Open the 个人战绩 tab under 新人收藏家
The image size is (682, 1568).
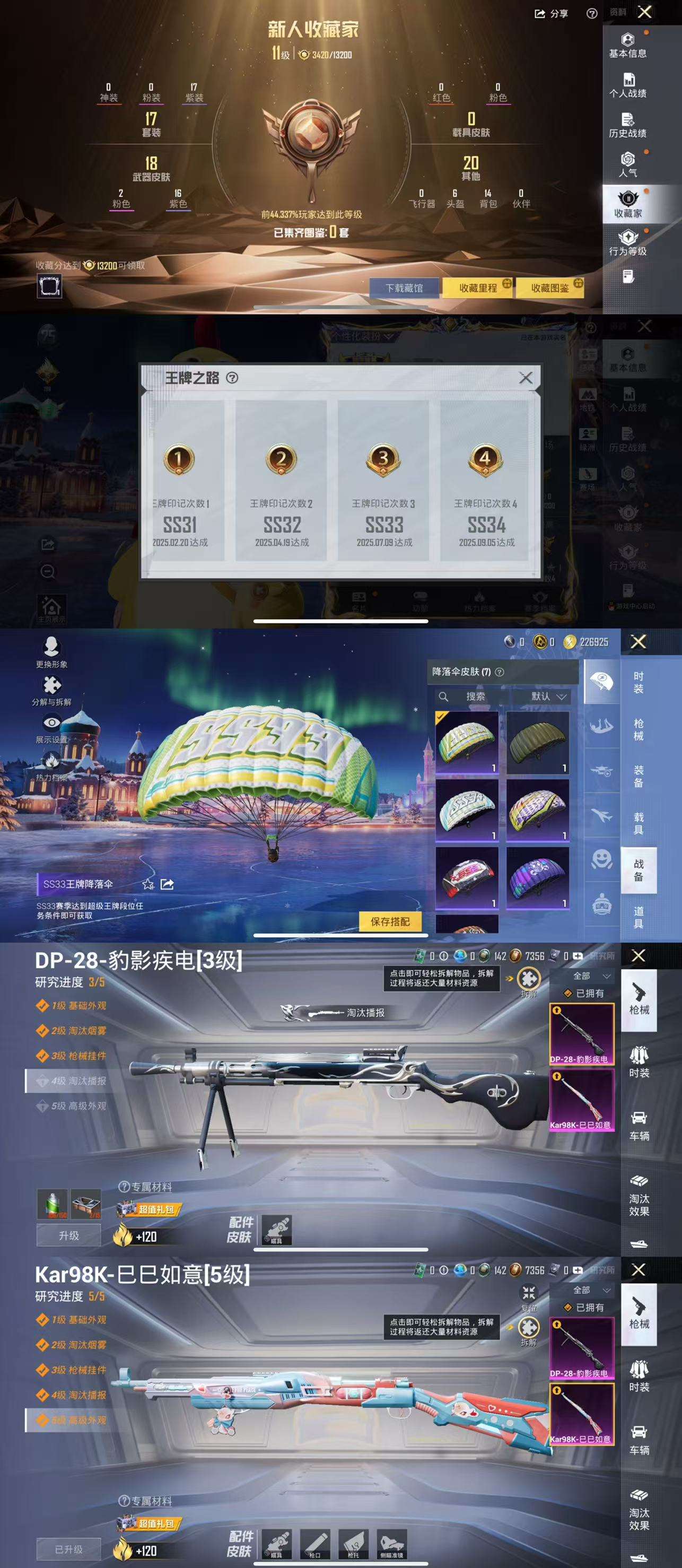(x=627, y=85)
